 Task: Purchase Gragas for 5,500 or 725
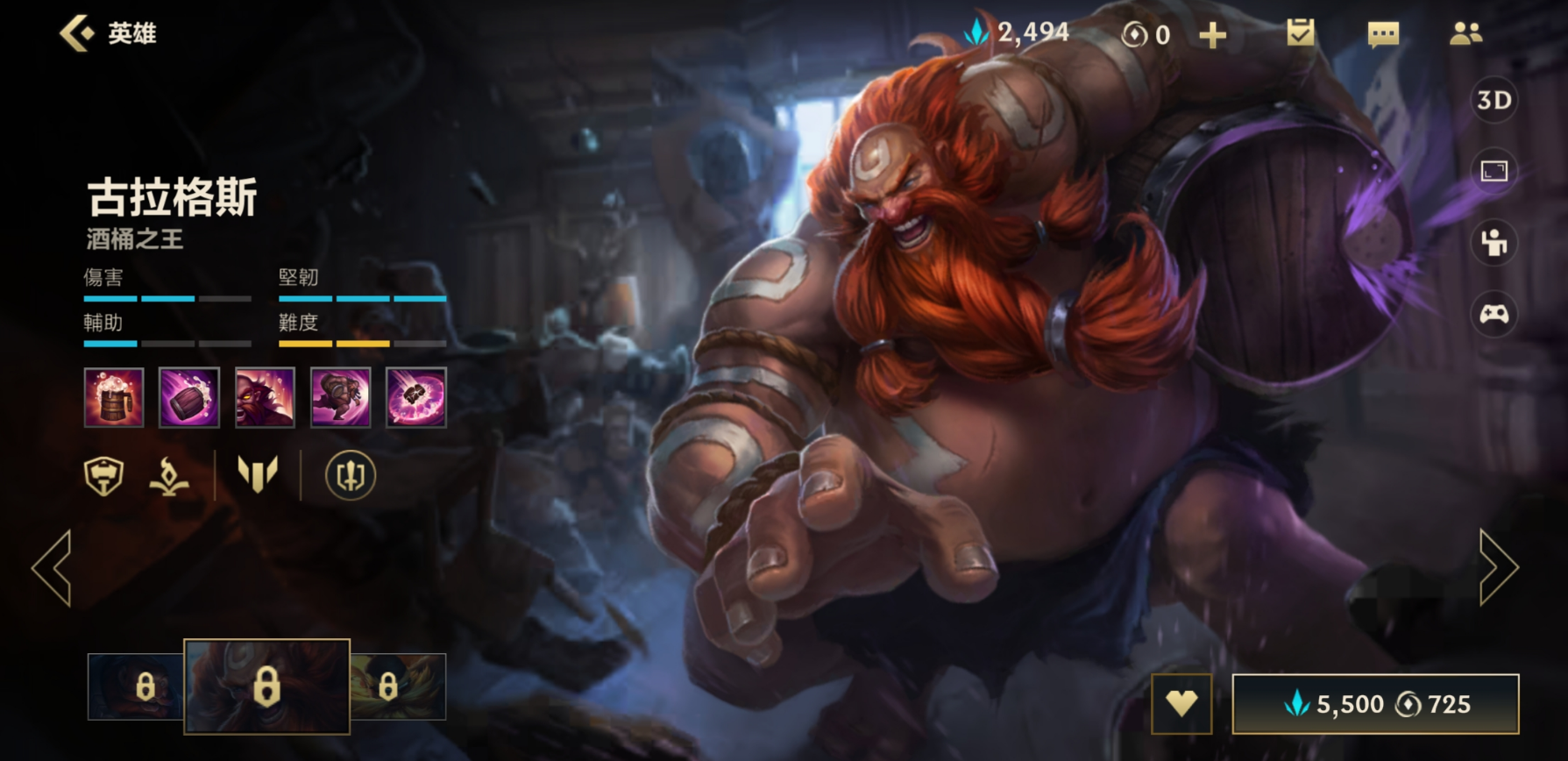pyautogui.click(x=1375, y=703)
